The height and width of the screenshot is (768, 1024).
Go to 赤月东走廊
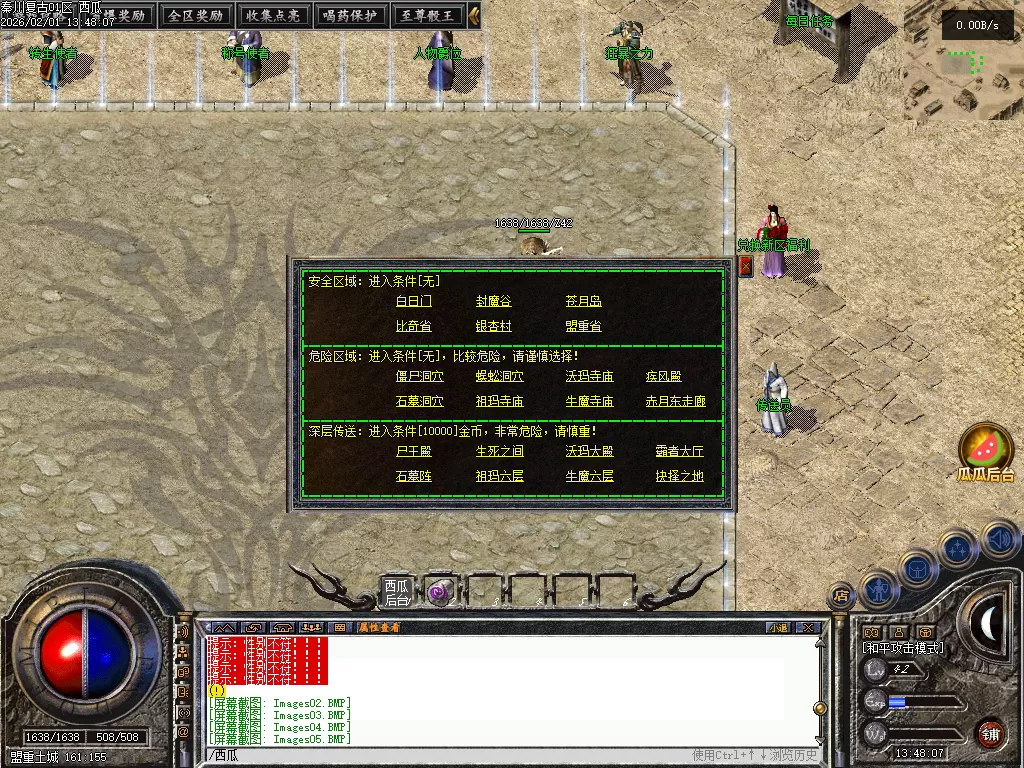(675, 402)
